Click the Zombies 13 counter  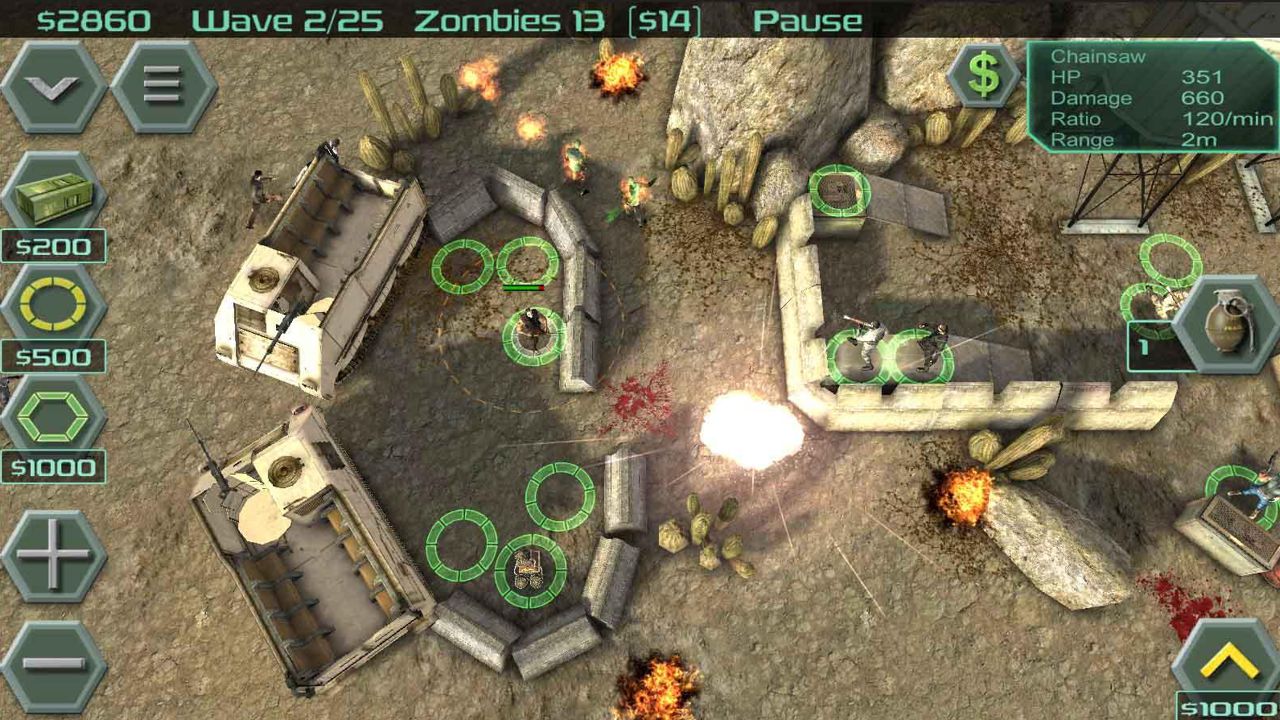point(512,18)
